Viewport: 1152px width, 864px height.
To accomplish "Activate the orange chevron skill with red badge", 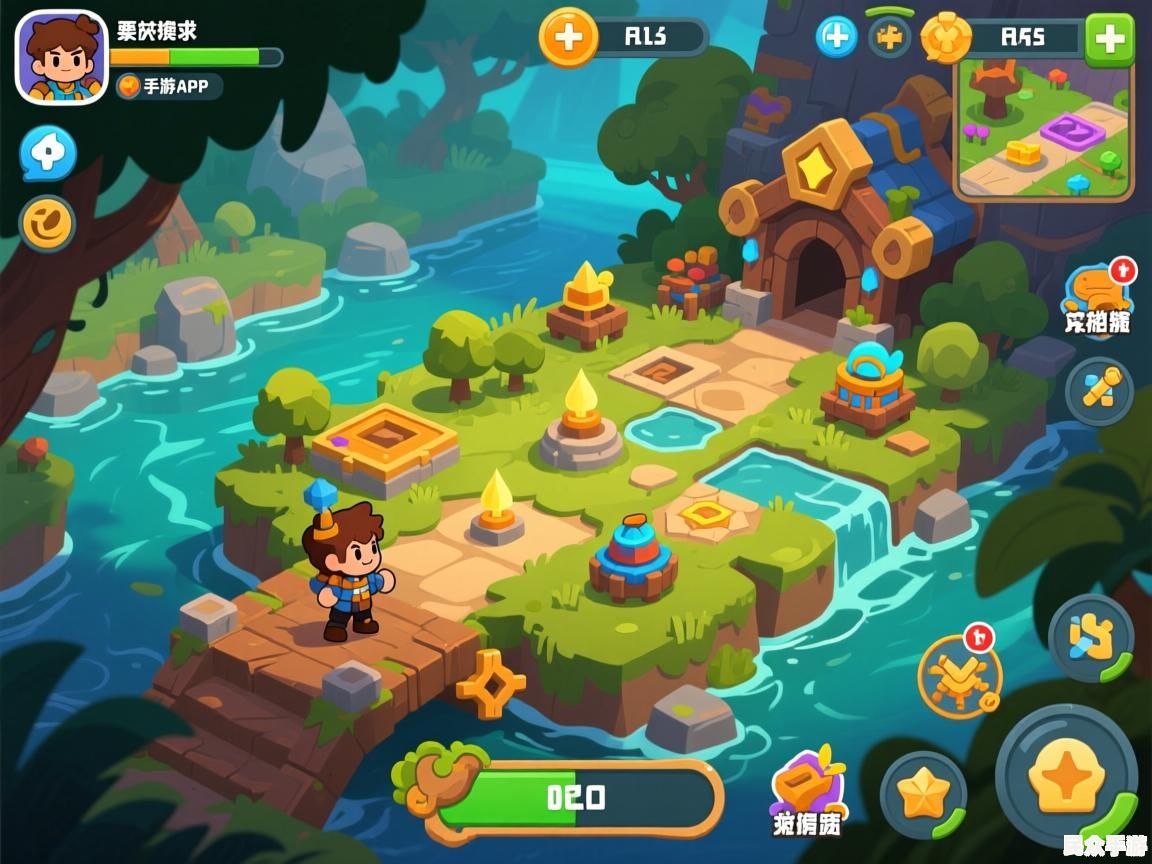I will tap(959, 674).
